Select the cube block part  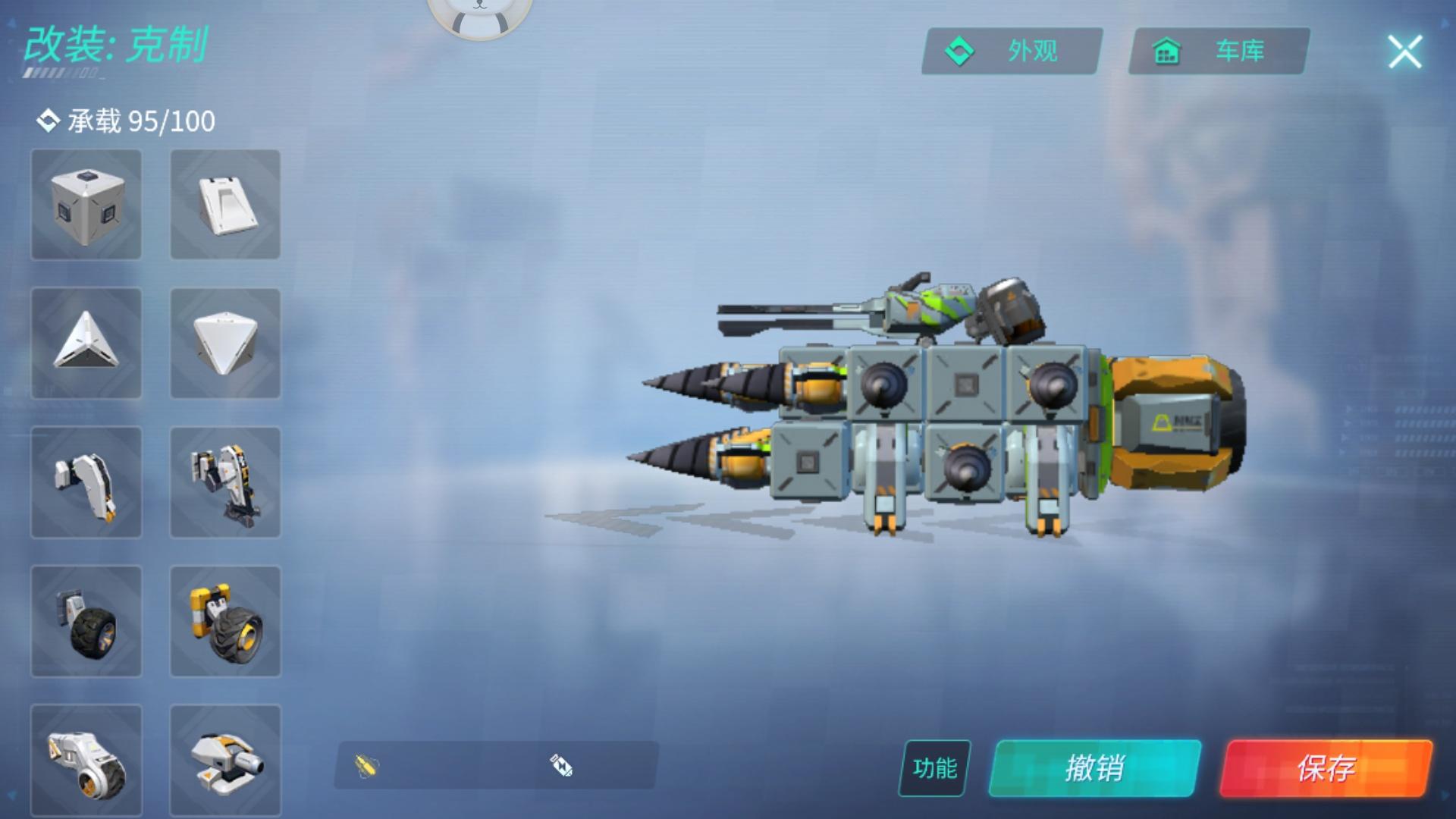coord(86,206)
